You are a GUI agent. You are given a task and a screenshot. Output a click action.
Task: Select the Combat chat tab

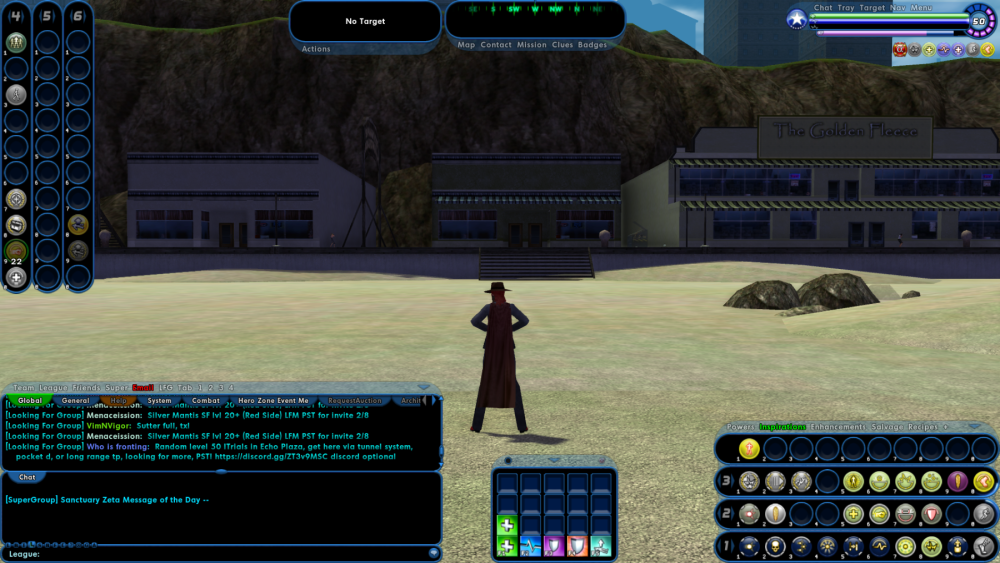(x=206, y=401)
